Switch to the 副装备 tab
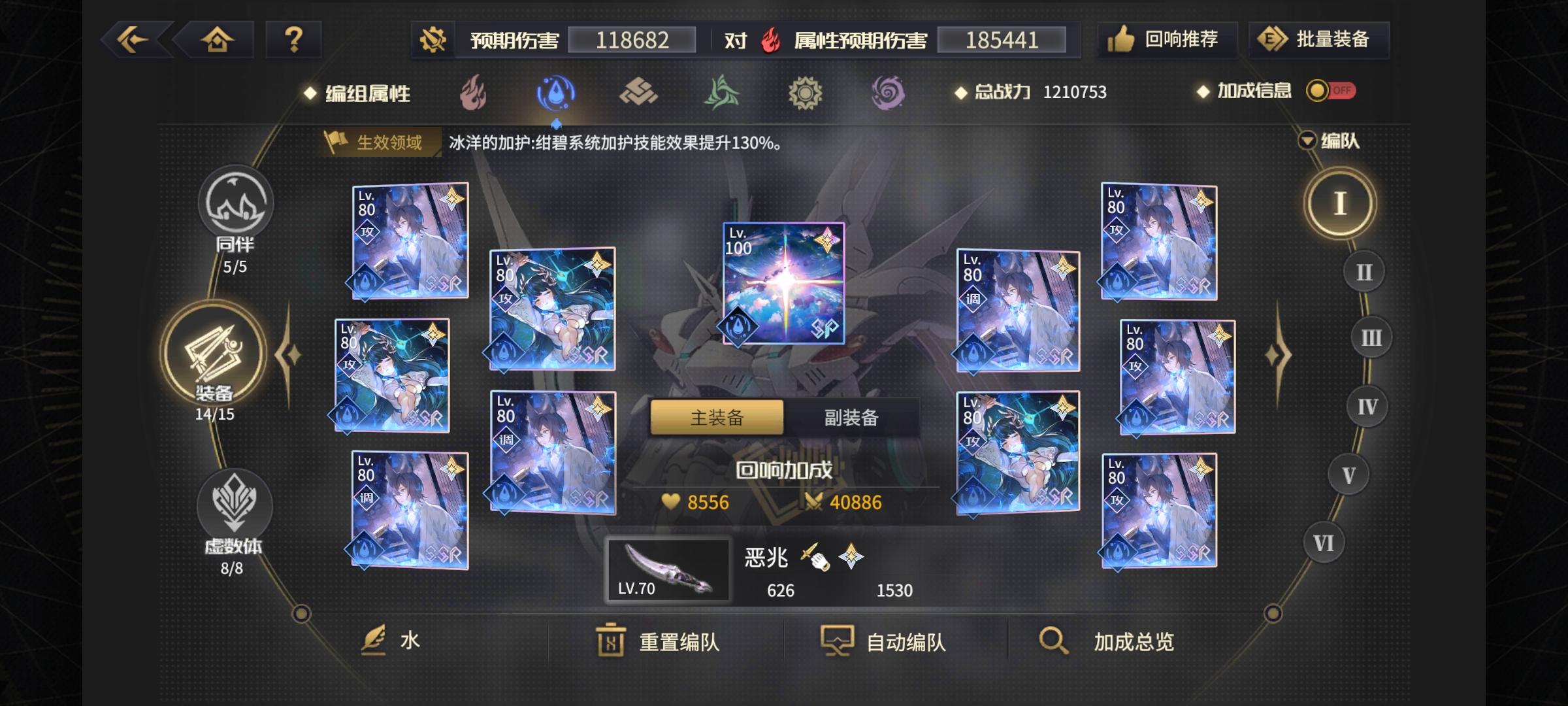 coord(850,416)
